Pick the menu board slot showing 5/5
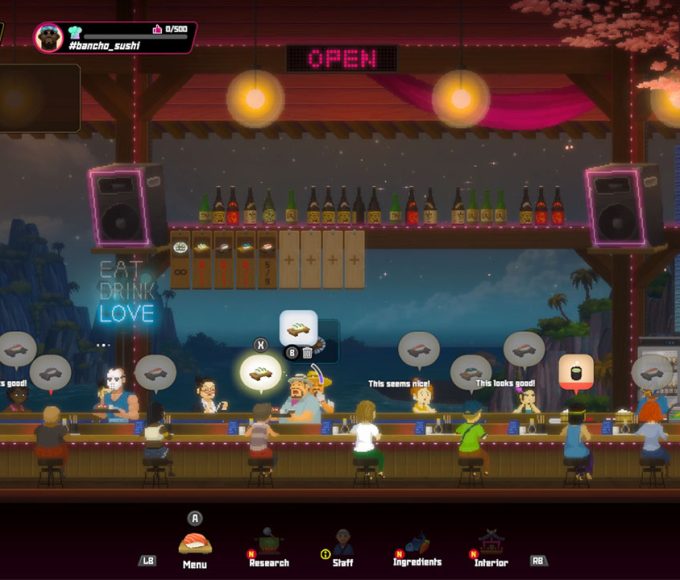Image resolution: width=680 pixels, height=580 pixels. click(267, 260)
